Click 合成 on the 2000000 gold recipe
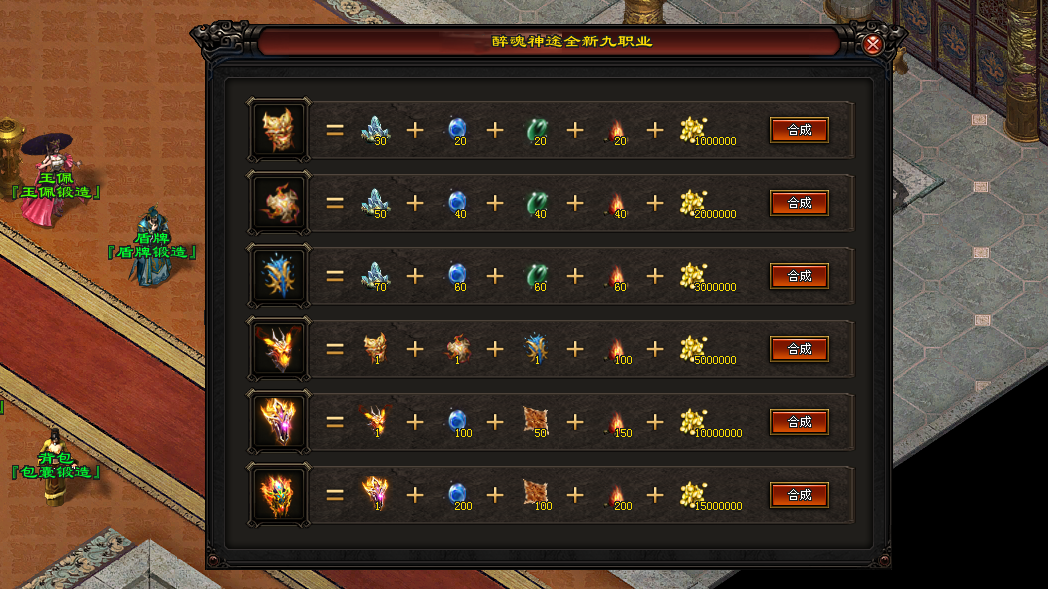Viewport: 1048px width, 589px height. 799,203
